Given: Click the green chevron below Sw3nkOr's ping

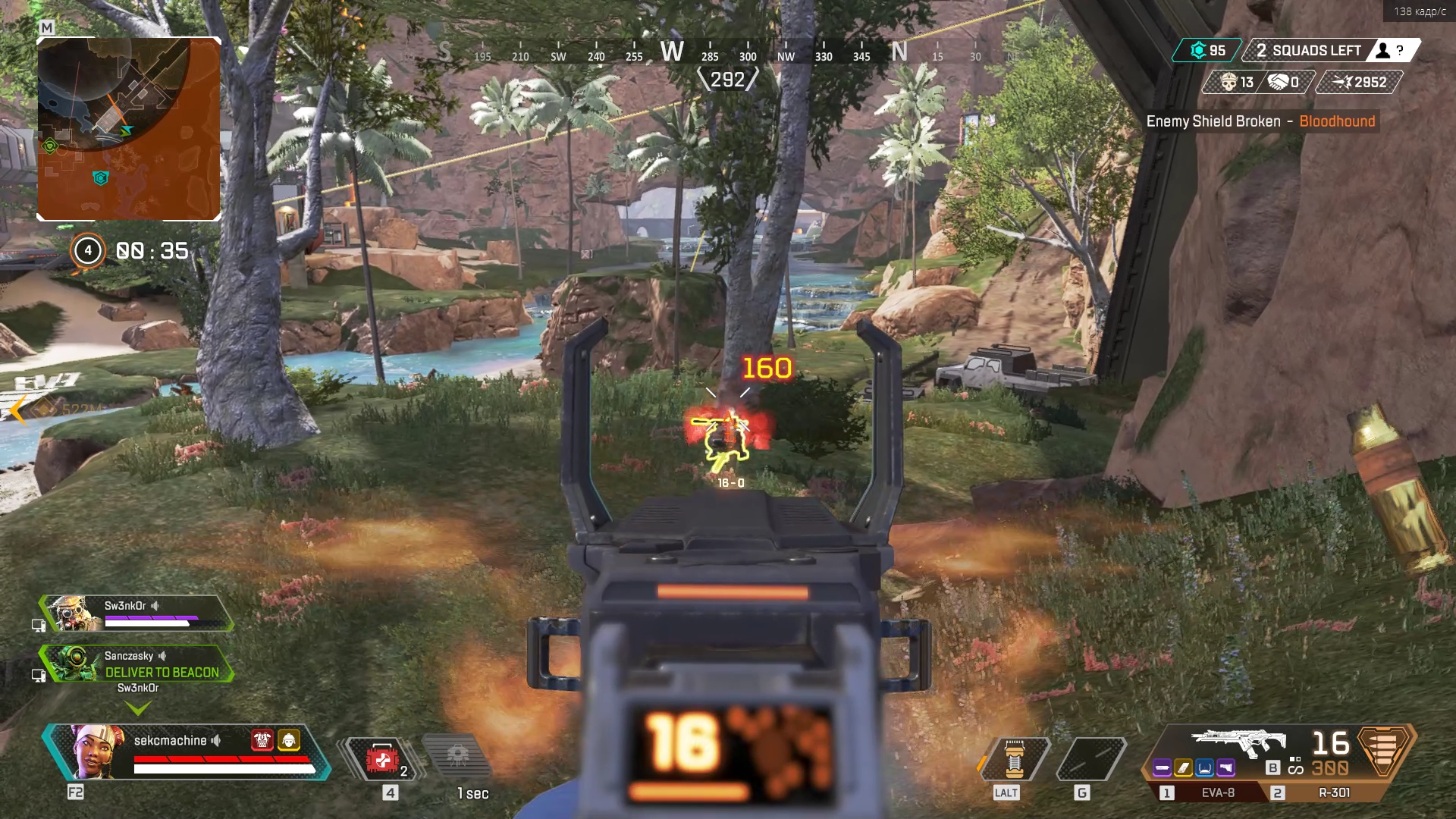Looking at the screenshot, I should [x=138, y=708].
